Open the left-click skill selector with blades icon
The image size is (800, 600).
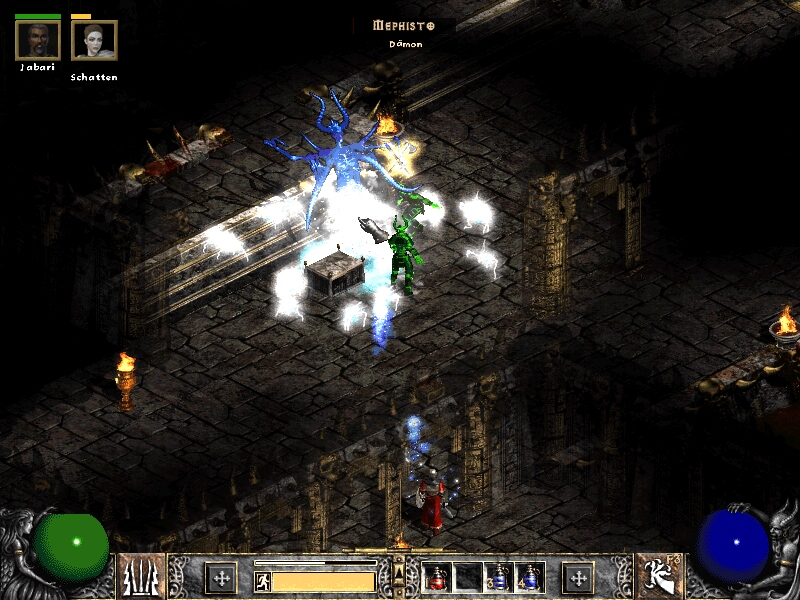pos(142,576)
